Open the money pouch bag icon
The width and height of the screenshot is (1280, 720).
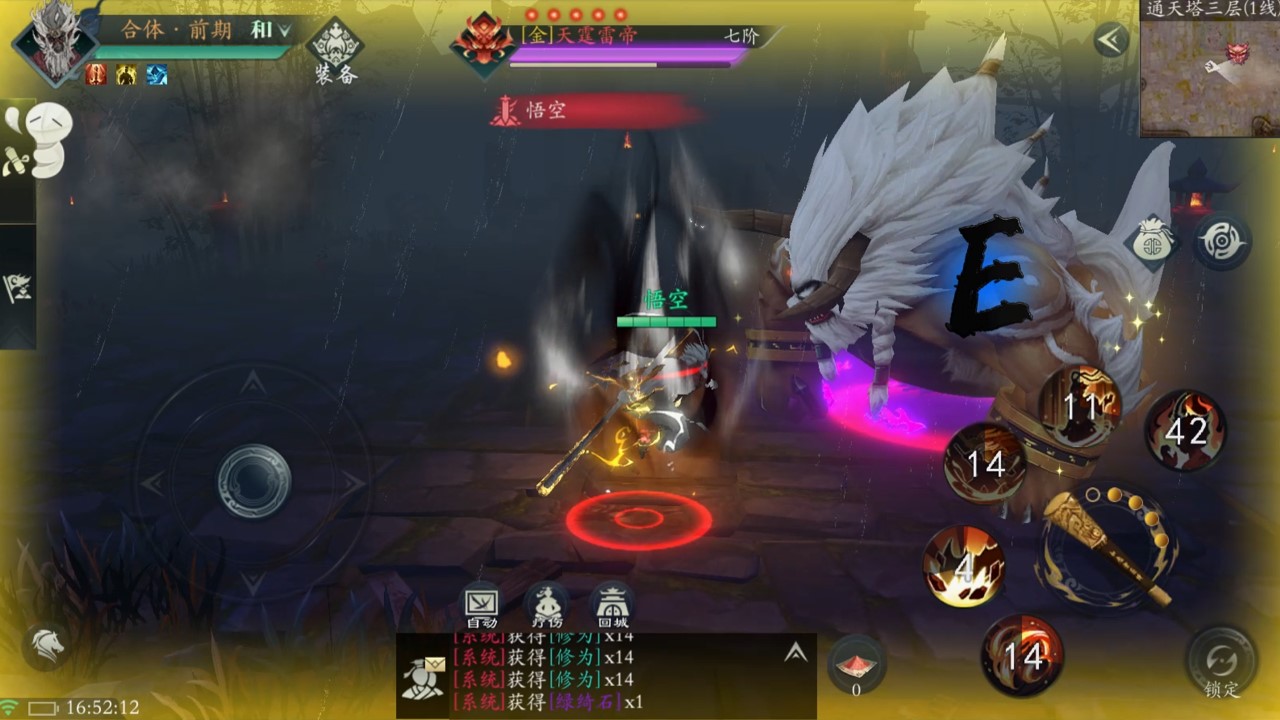click(x=1154, y=241)
